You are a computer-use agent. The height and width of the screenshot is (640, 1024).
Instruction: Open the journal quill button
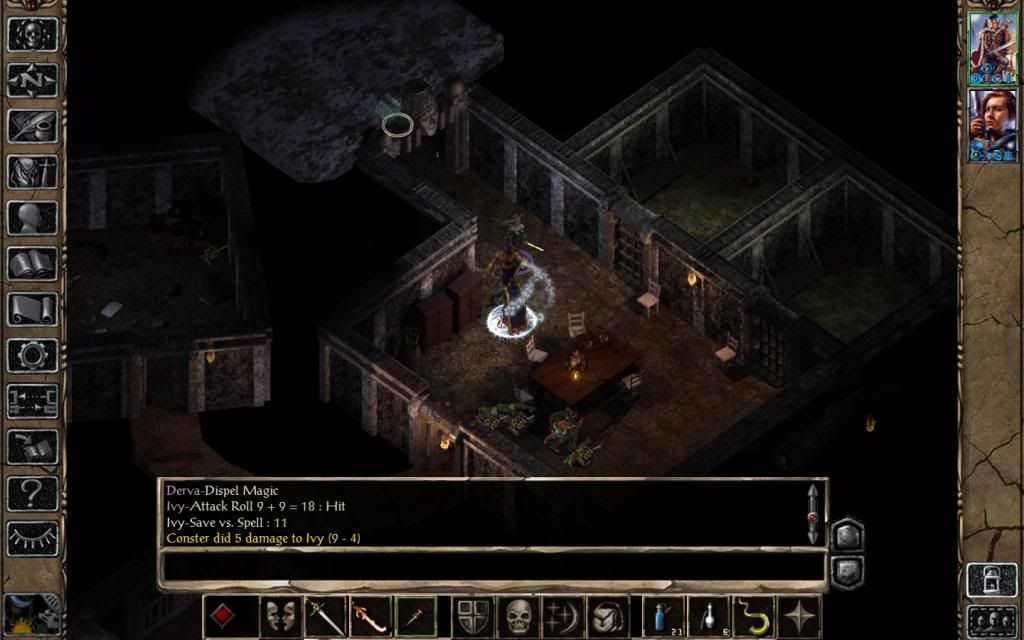coord(32,125)
